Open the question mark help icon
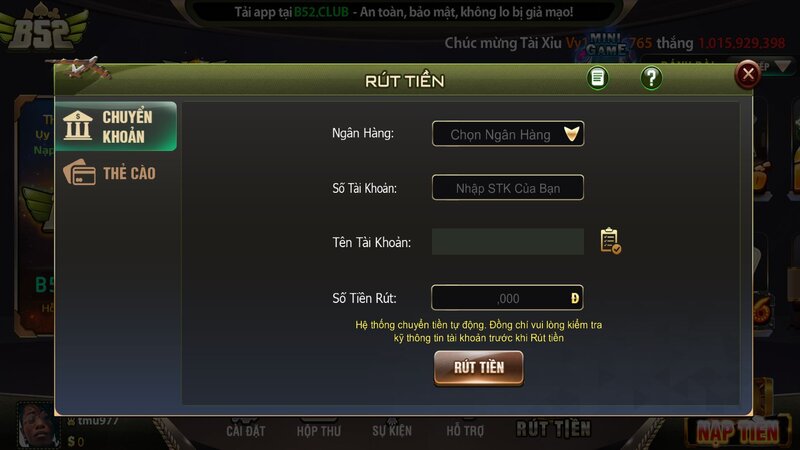Image resolution: width=800 pixels, height=450 pixels. click(x=651, y=78)
